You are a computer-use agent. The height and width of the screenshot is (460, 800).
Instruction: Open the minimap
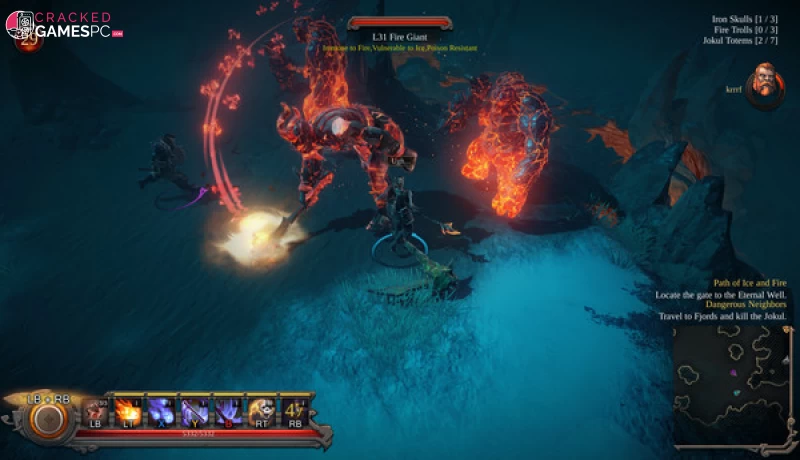733,383
